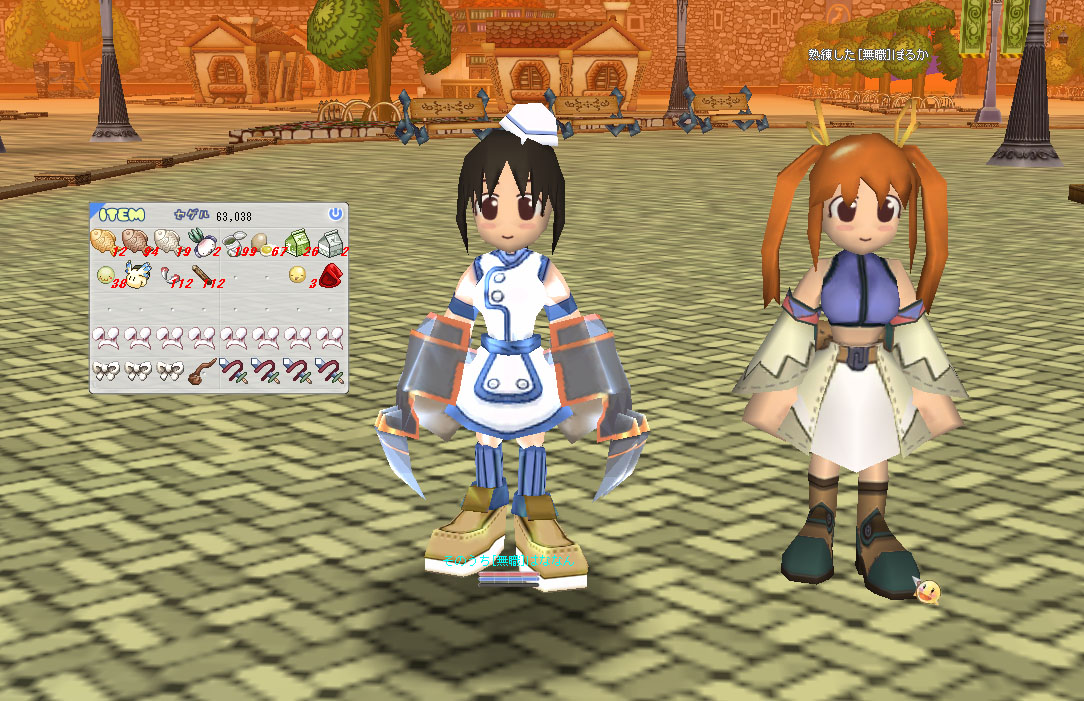The width and height of the screenshot is (1084, 701).
Task: Close the ITEM window with the power button
Action: (x=335, y=214)
